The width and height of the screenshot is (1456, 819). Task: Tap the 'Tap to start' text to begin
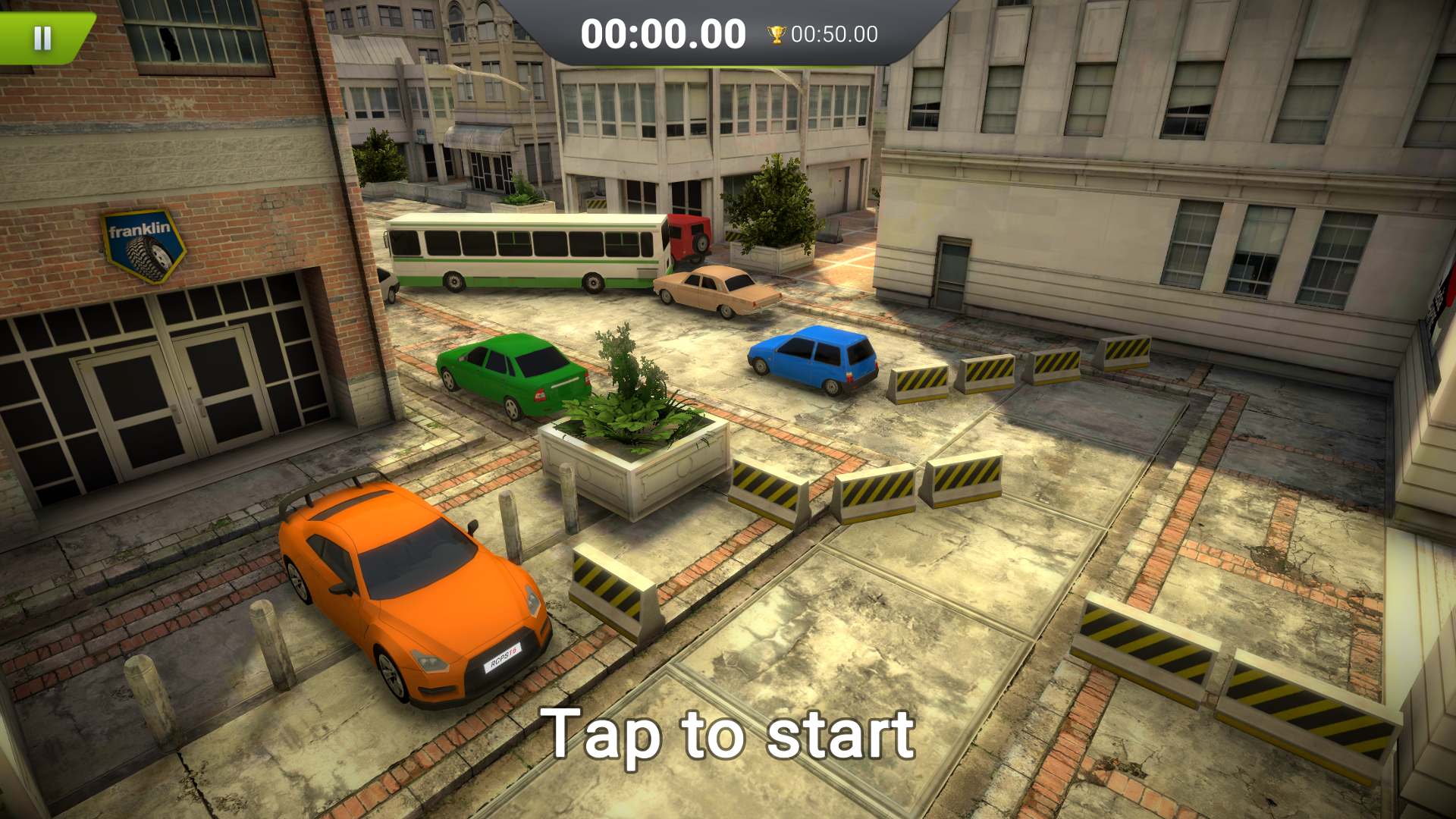point(728,732)
